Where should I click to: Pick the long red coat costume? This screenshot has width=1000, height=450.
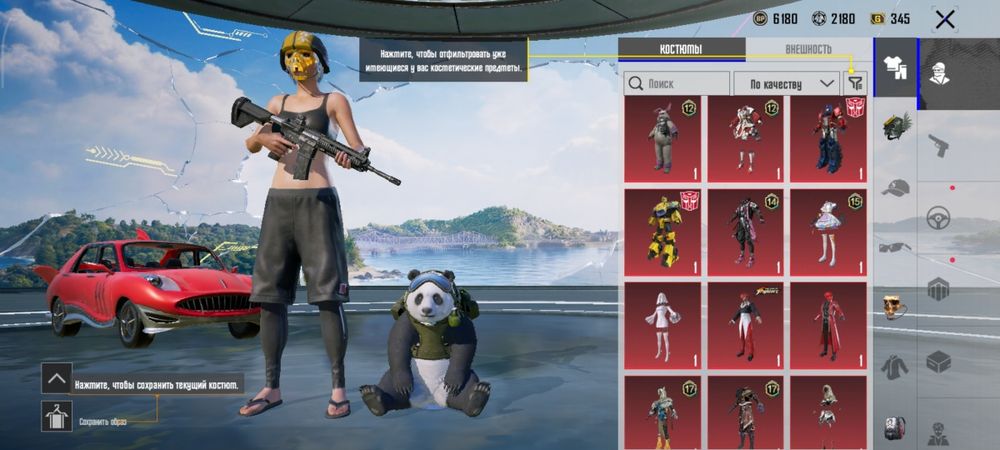[828, 325]
